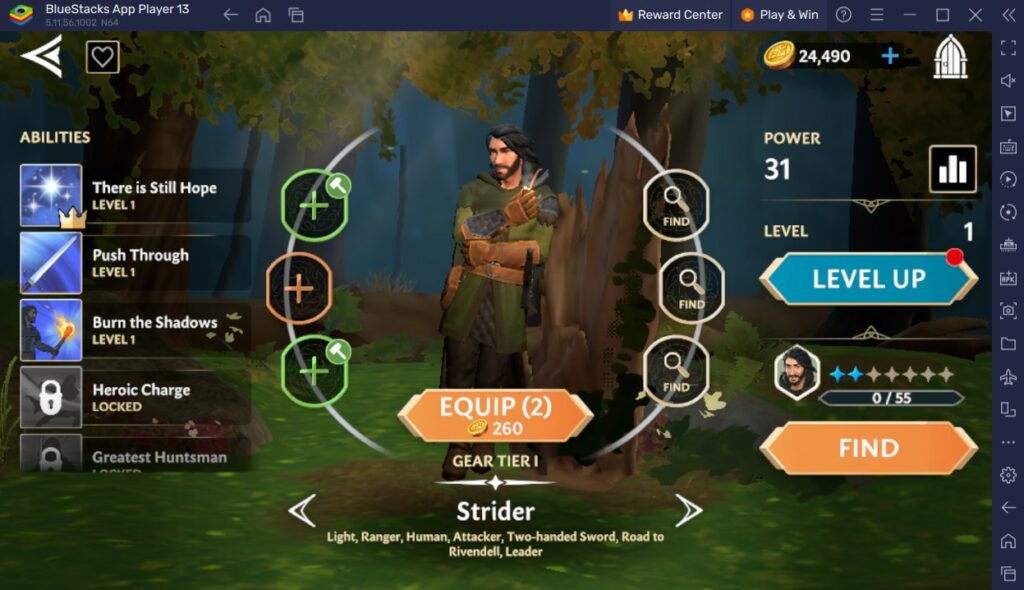1024x590 pixels.
Task: Inspect the locked Heroic Charge ability
Action: [135, 397]
